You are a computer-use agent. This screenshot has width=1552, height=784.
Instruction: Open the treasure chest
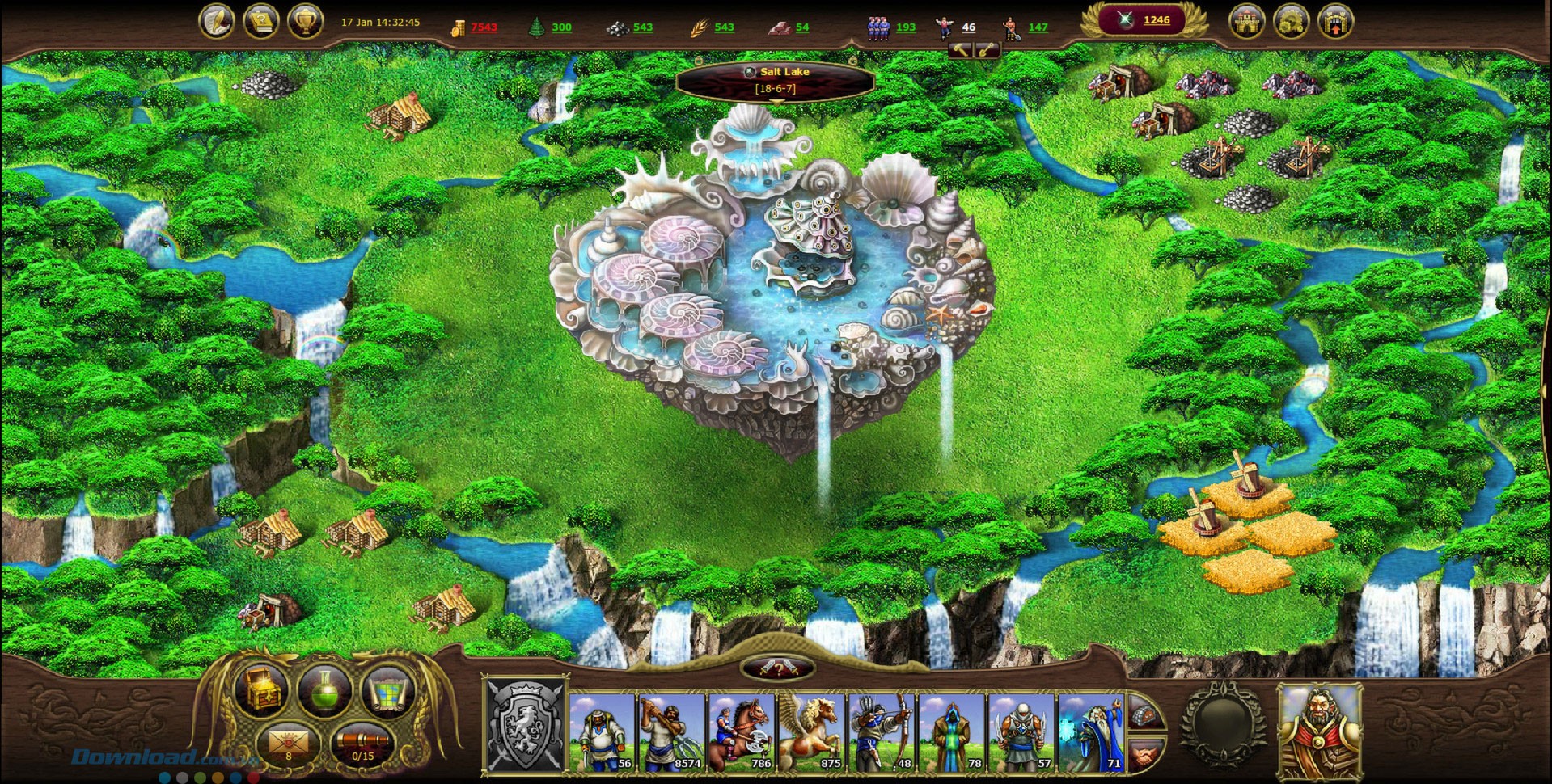[x=260, y=689]
